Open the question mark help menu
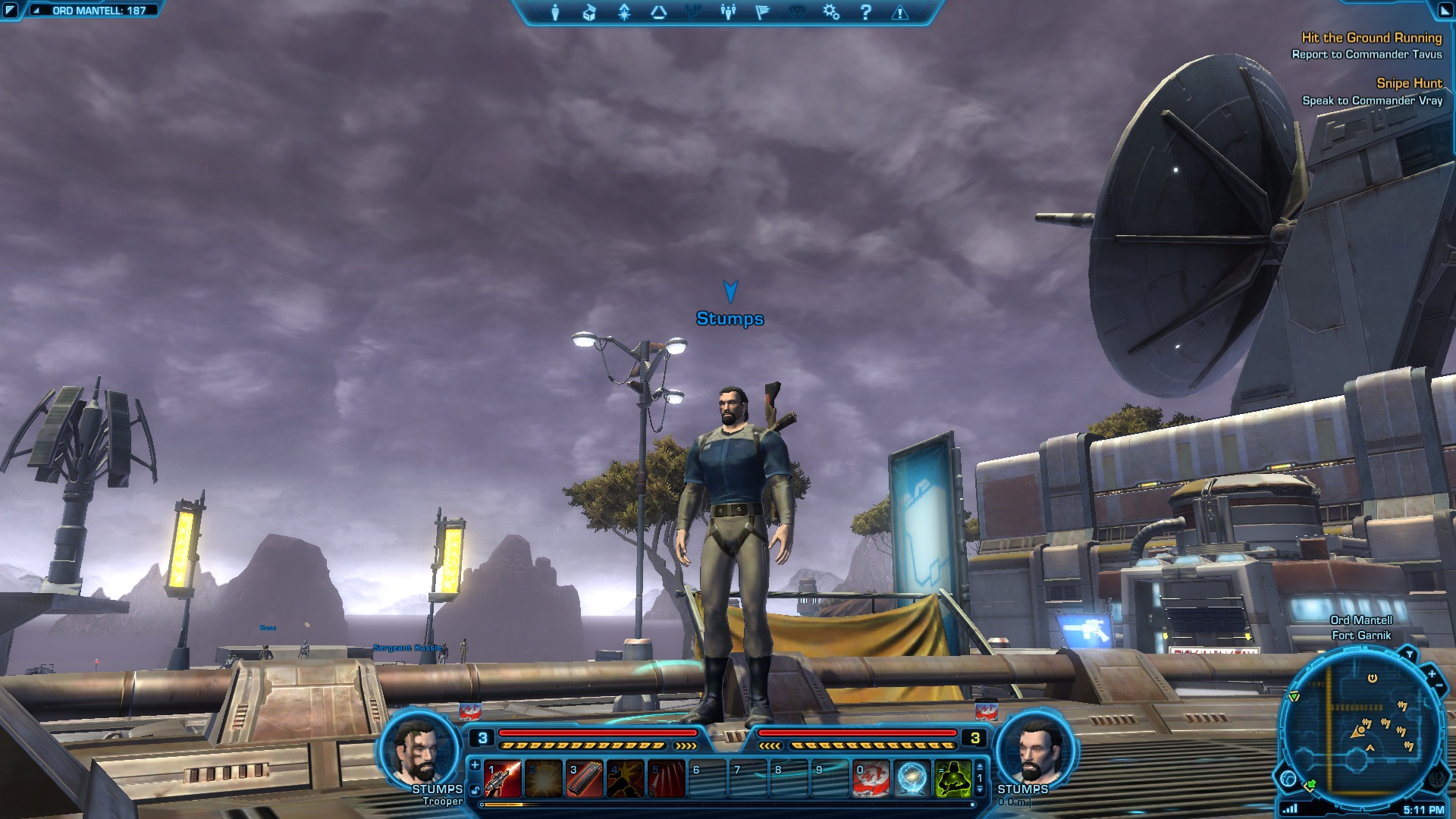This screenshot has height=819, width=1456. [x=866, y=12]
